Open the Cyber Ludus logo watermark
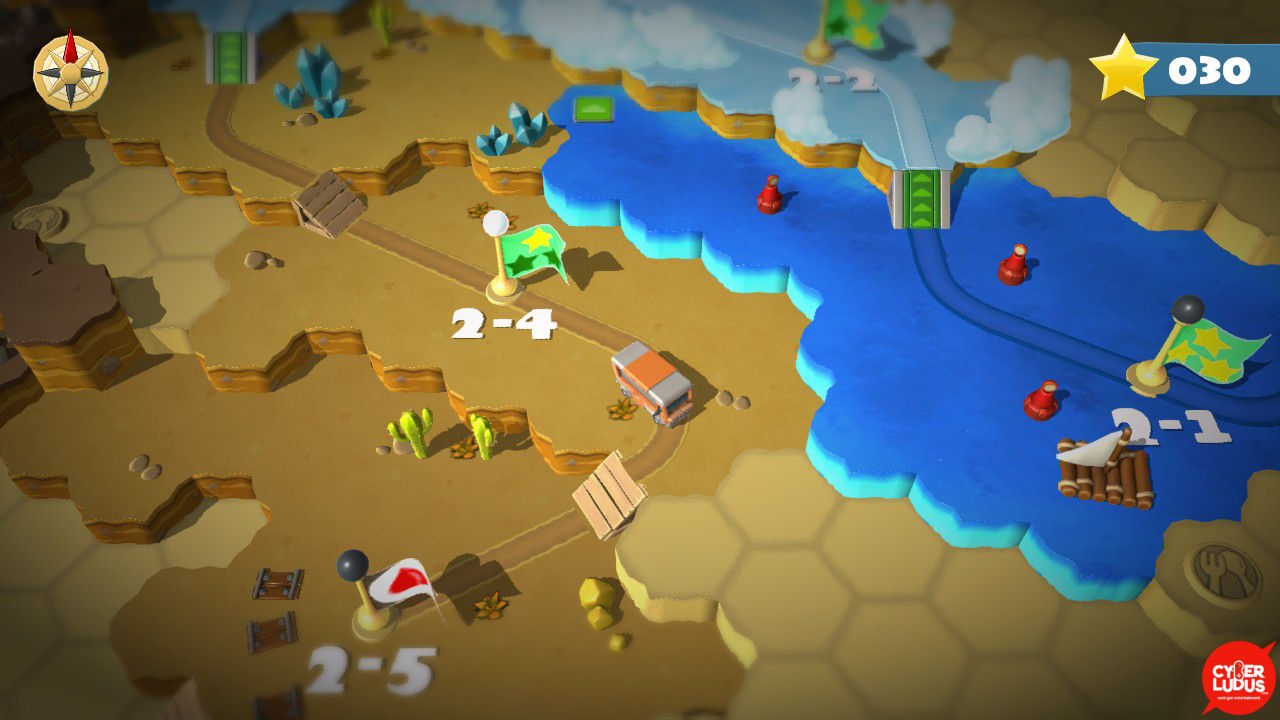Screen dimensions: 1280x720 [x=1239, y=677]
